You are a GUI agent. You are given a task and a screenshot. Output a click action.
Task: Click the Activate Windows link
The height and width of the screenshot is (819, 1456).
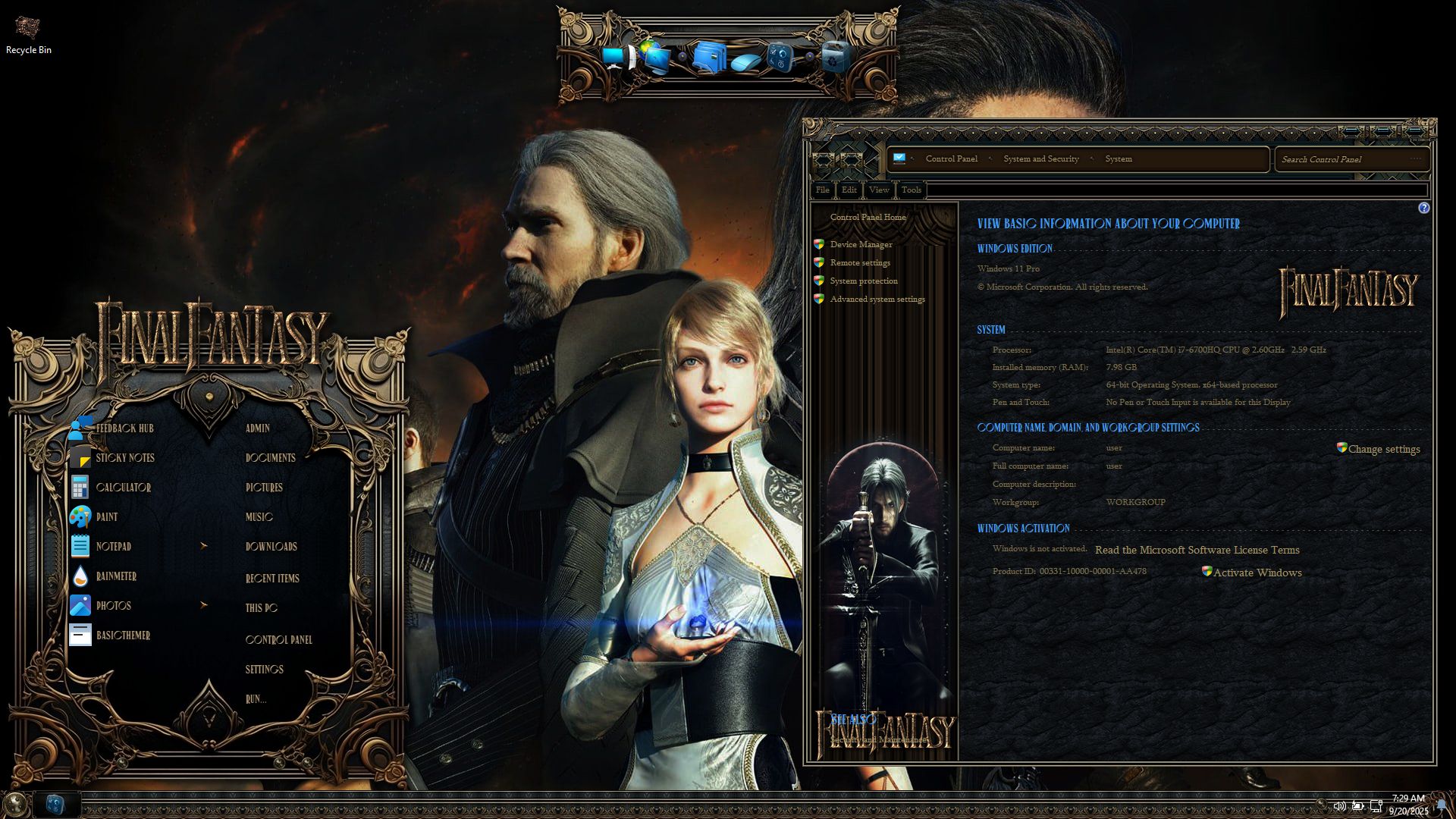[1257, 573]
